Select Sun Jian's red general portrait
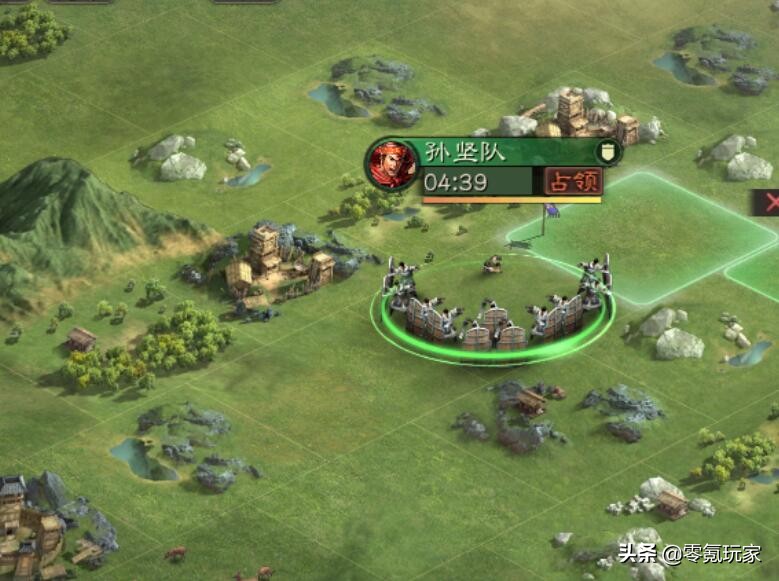Image resolution: width=779 pixels, height=581 pixels. point(391,164)
